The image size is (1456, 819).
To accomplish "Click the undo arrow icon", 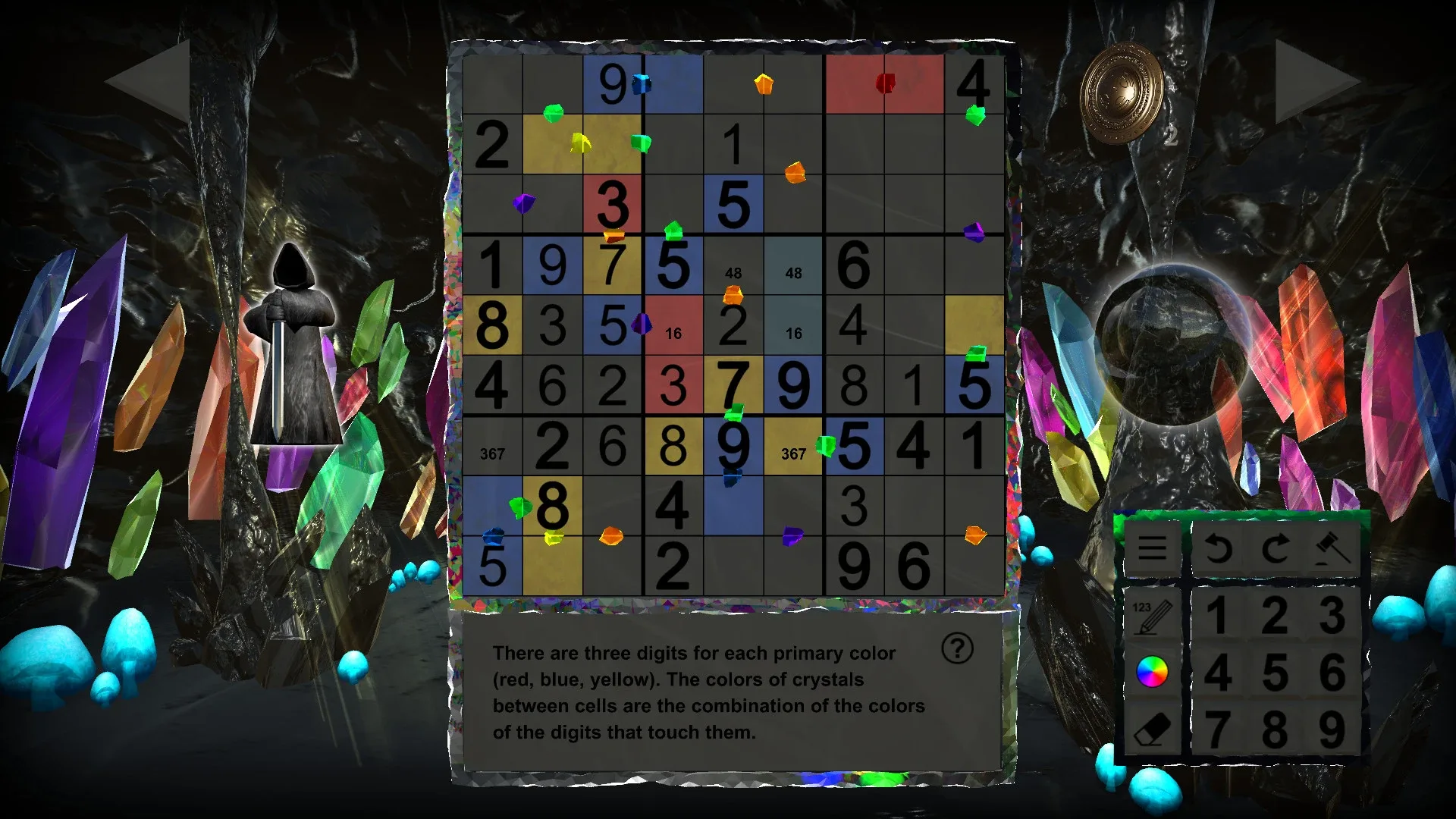I will (1219, 548).
